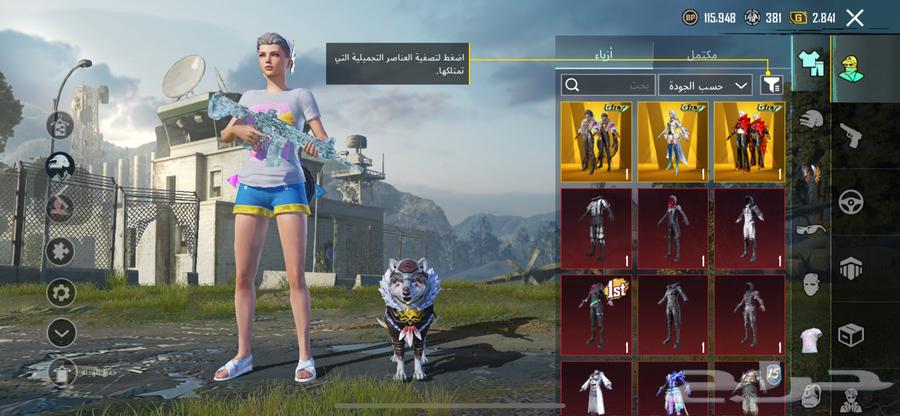Viewport: 900px width, 416px height.
Task: Select the helmet display icon
Action: click(61, 166)
